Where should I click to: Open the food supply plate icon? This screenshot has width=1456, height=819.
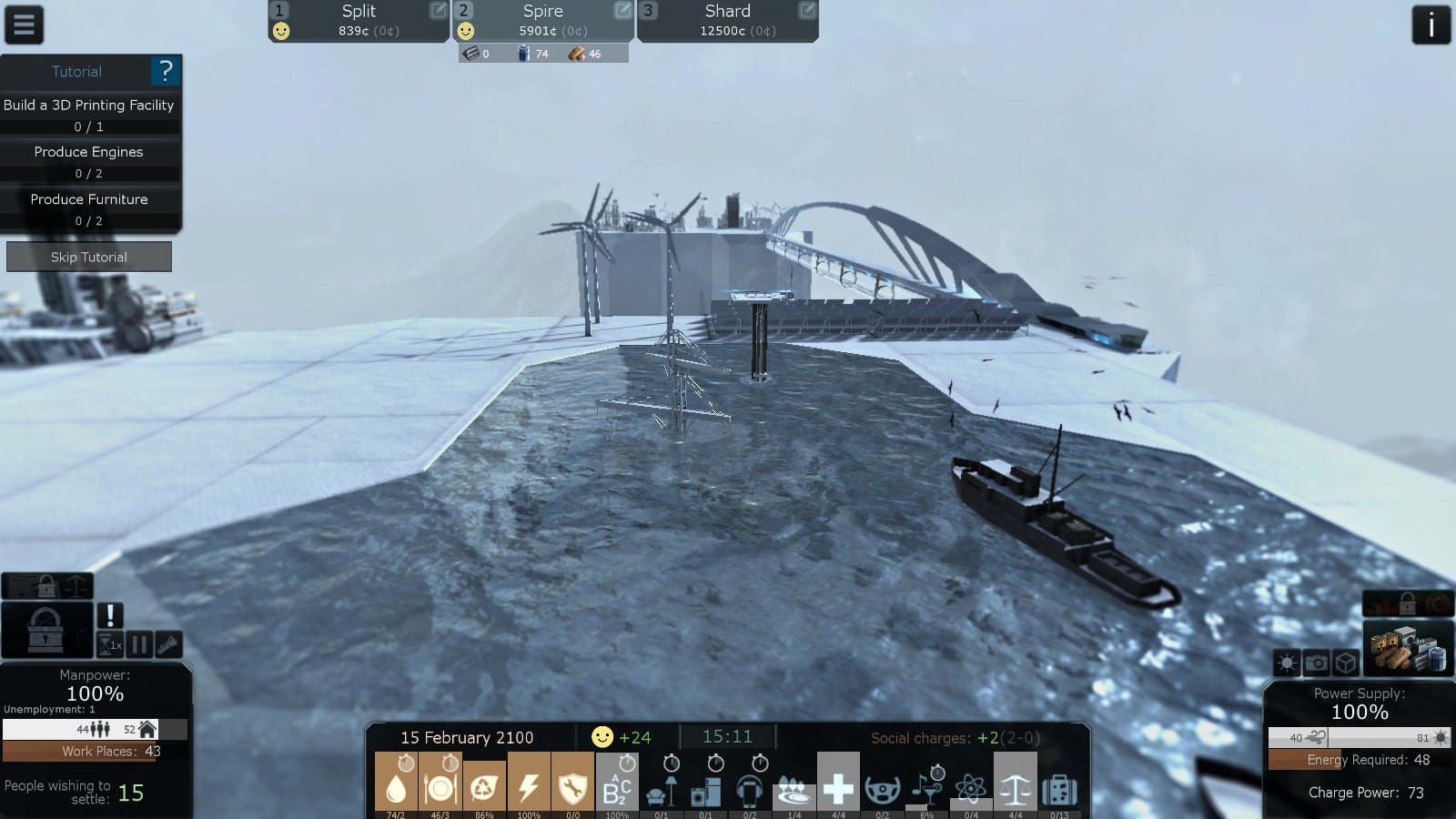[x=440, y=784]
